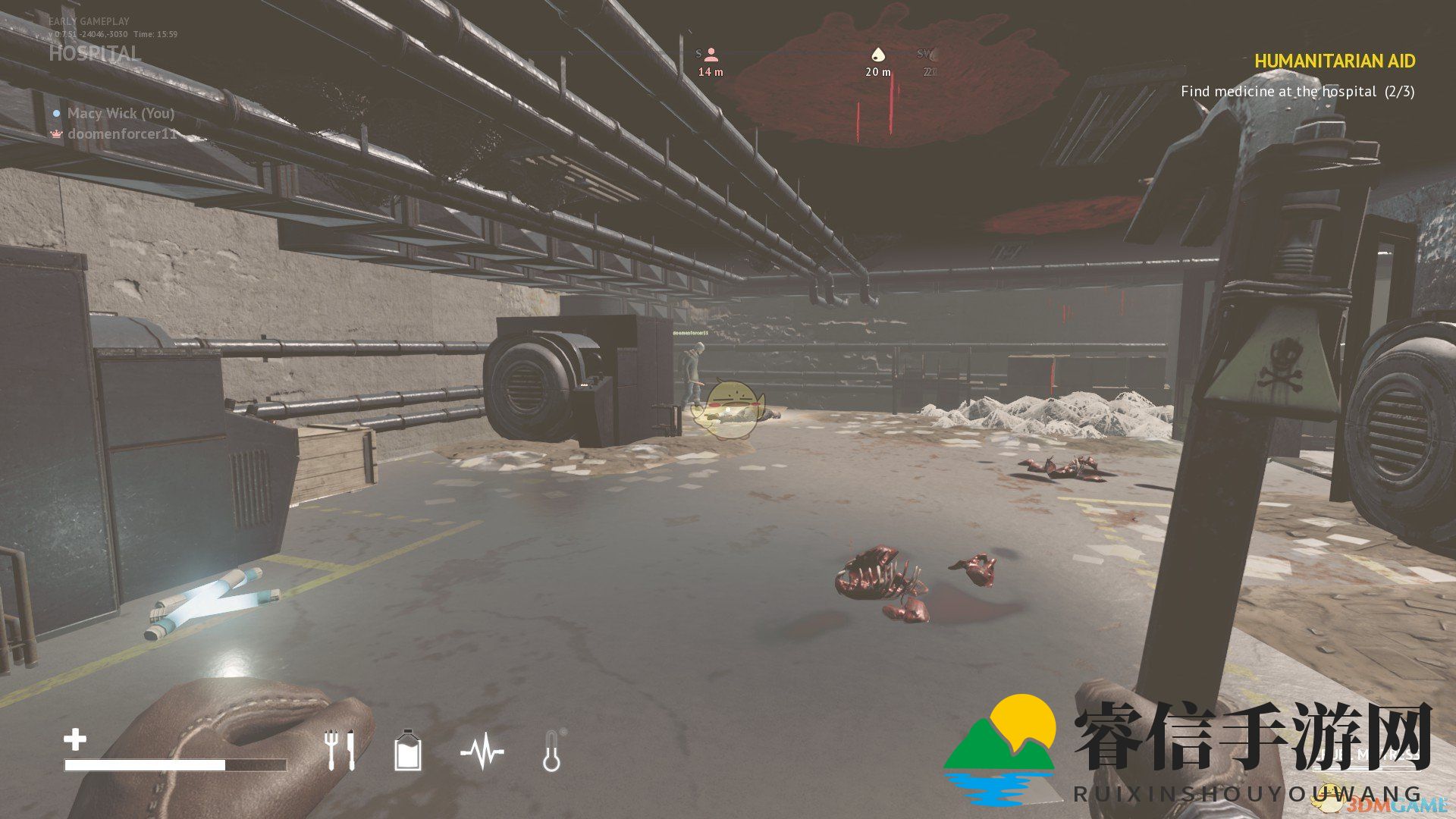Click the red player marker on compass
Screen dimensions: 1456x819
(711, 55)
